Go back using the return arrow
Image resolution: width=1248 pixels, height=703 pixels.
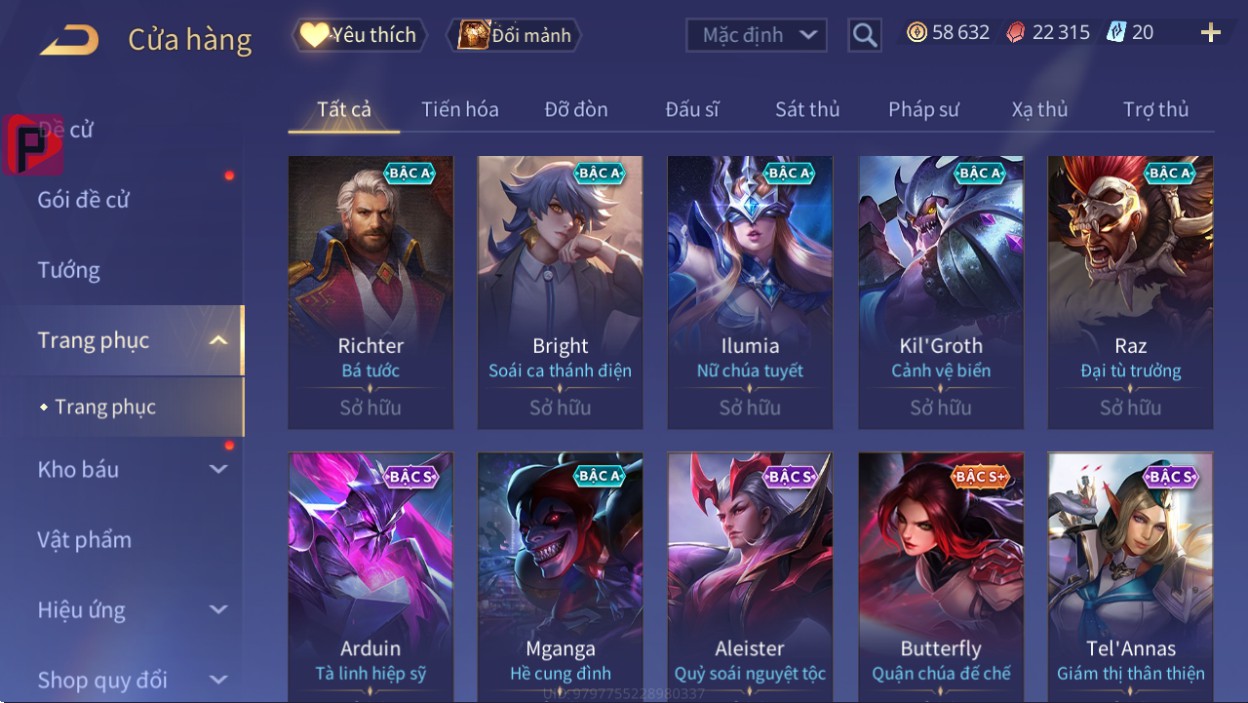(x=69, y=40)
